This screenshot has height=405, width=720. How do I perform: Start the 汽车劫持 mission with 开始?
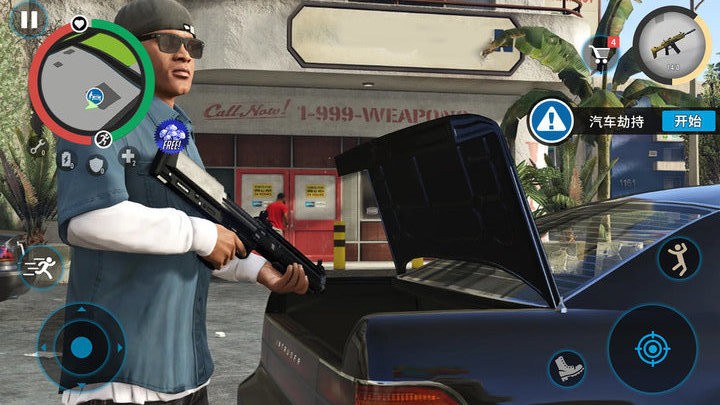click(x=688, y=121)
